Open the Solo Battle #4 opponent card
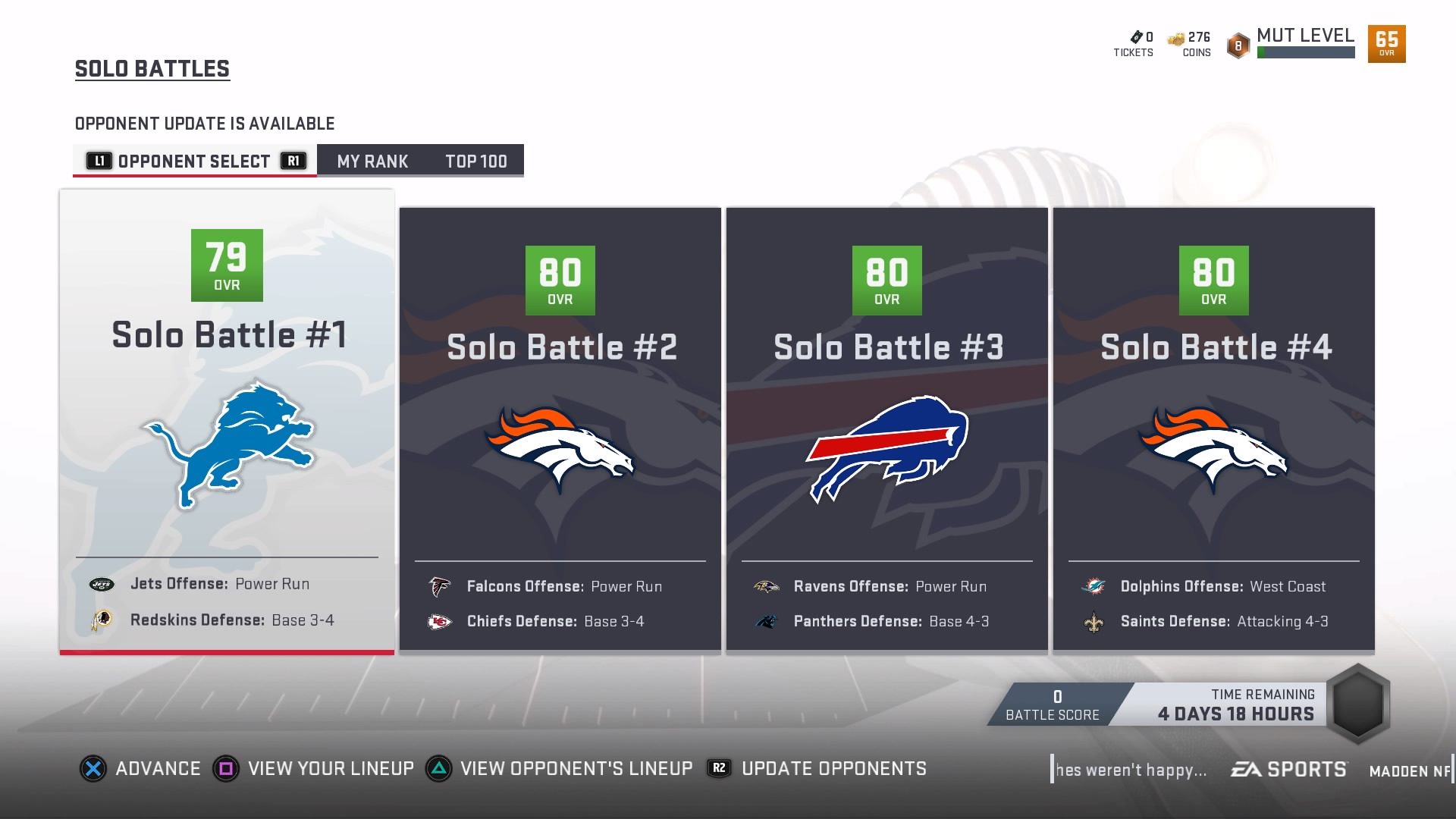 [1213, 428]
